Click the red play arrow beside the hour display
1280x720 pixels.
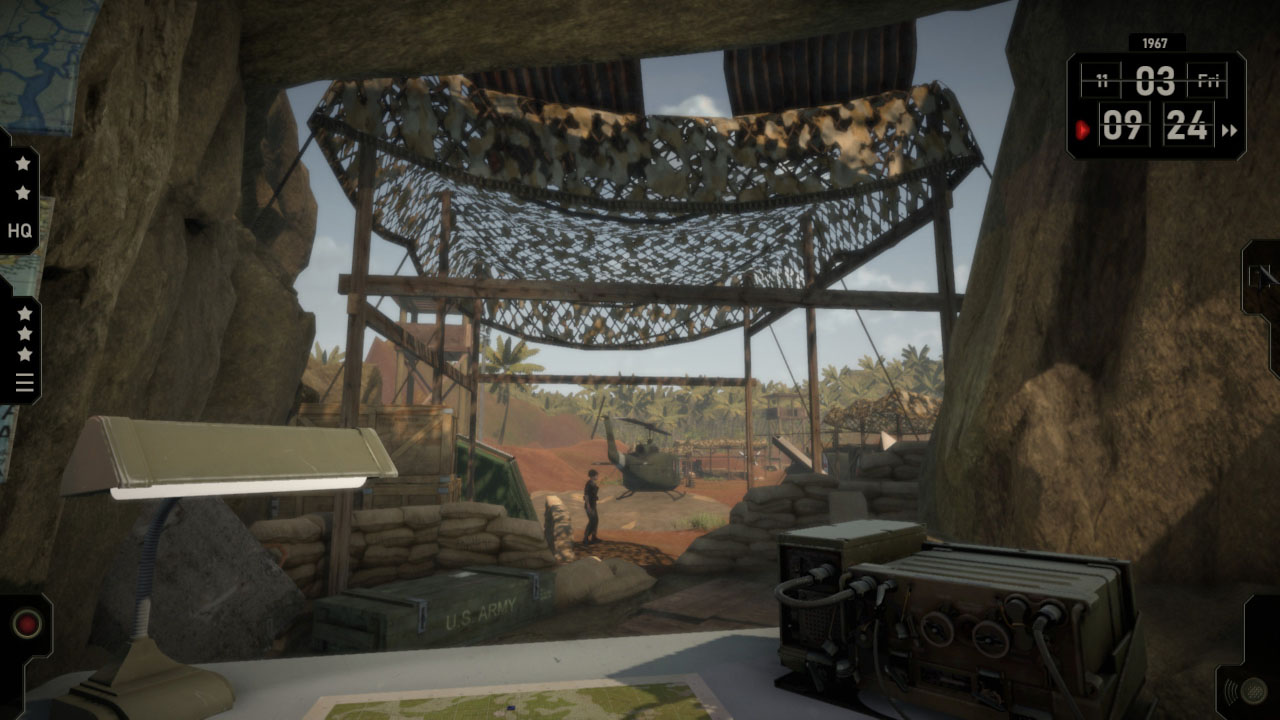pos(1082,128)
